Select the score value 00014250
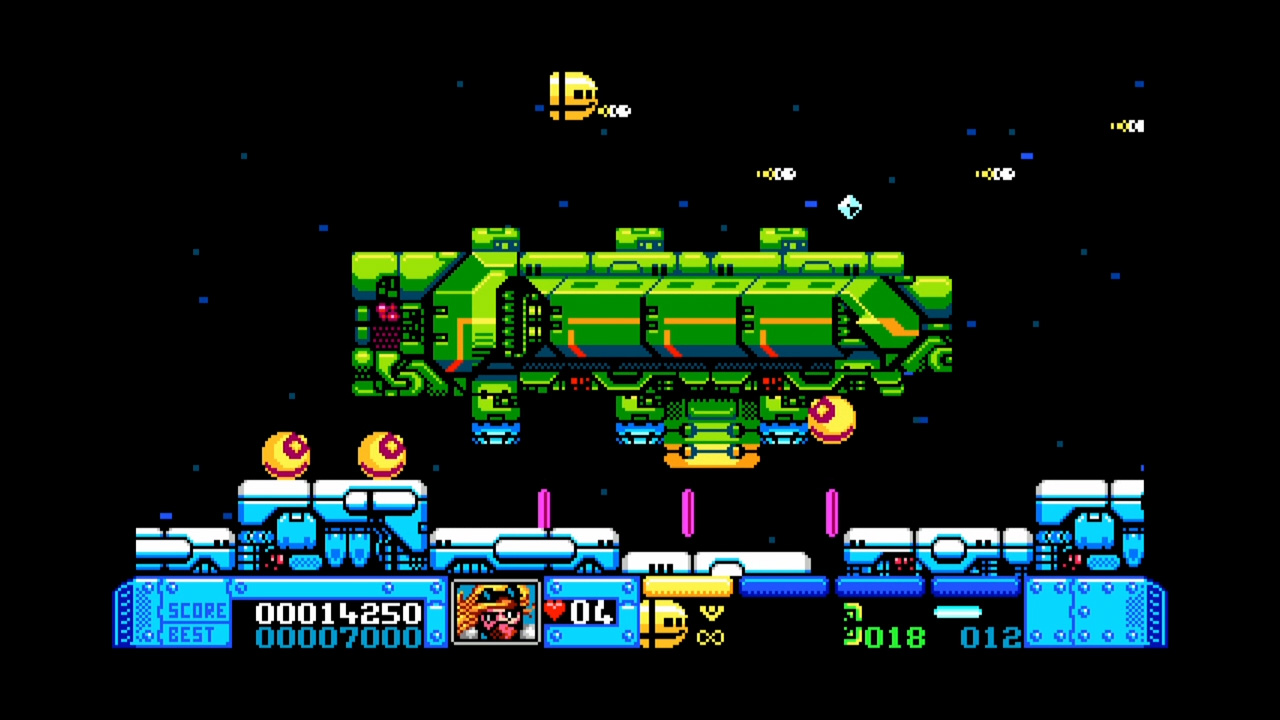Screen dimensions: 1280x720 tap(340, 614)
